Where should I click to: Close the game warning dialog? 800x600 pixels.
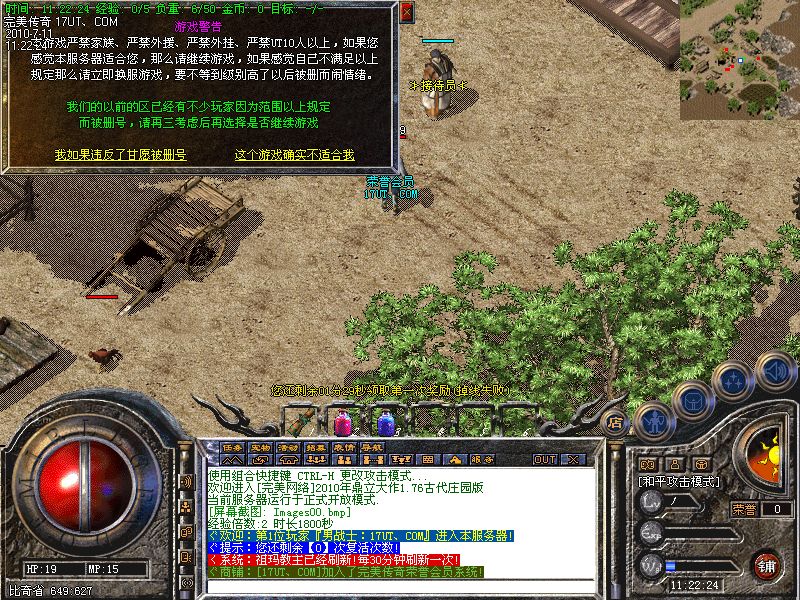[x=406, y=13]
